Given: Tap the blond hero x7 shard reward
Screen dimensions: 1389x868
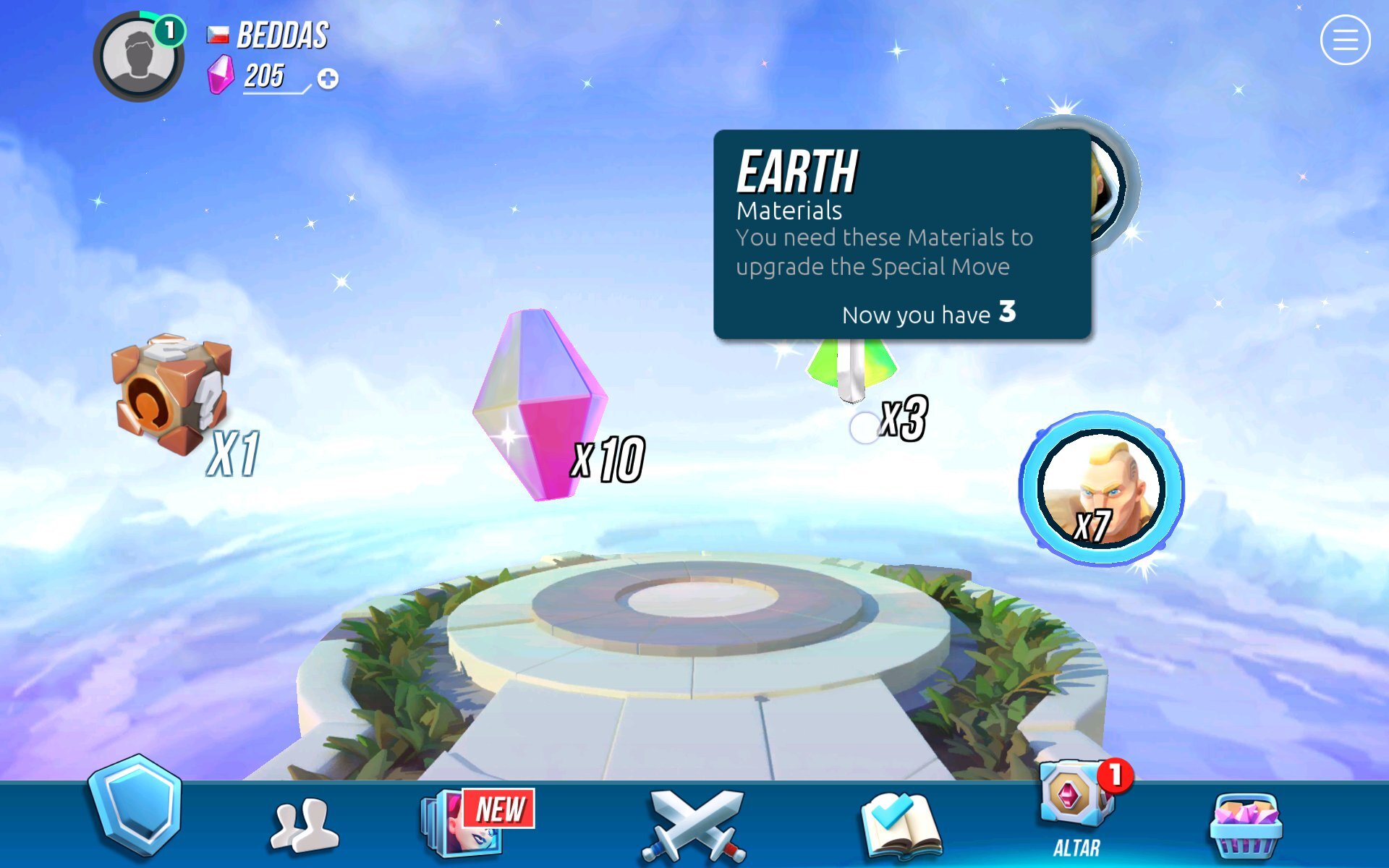Looking at the screenshot, I should (x=1100, y=489).
